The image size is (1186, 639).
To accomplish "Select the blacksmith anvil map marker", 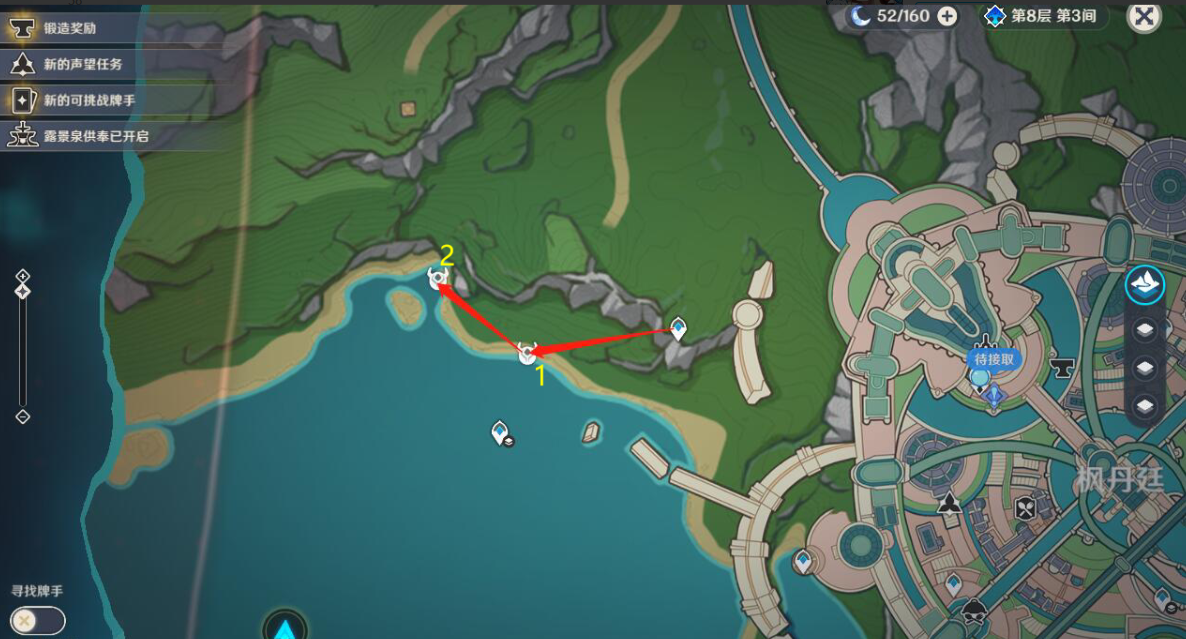I will point(1061,368).
